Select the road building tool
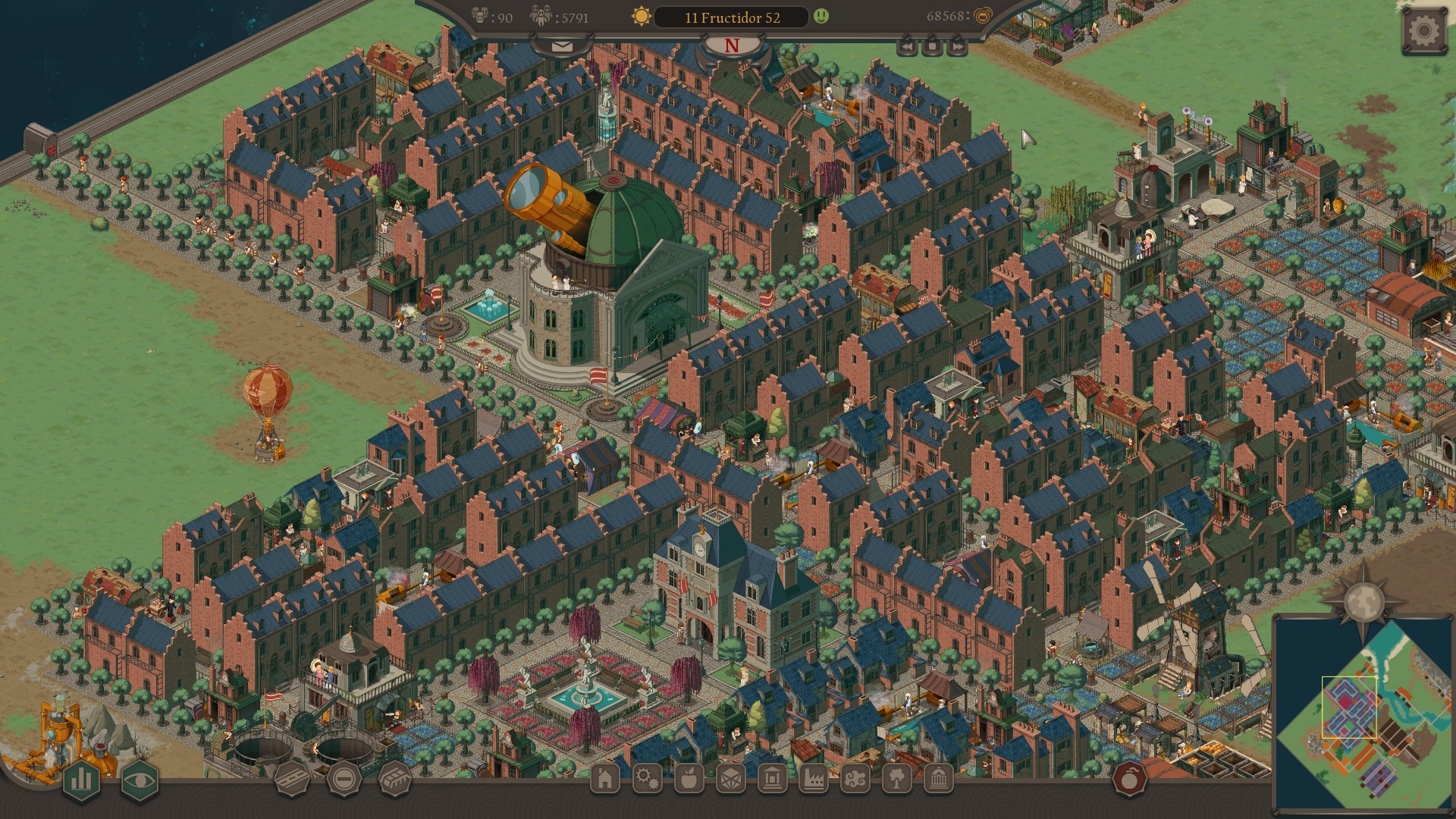This screenshot has height=819, width=1456. tap(292, 778)
